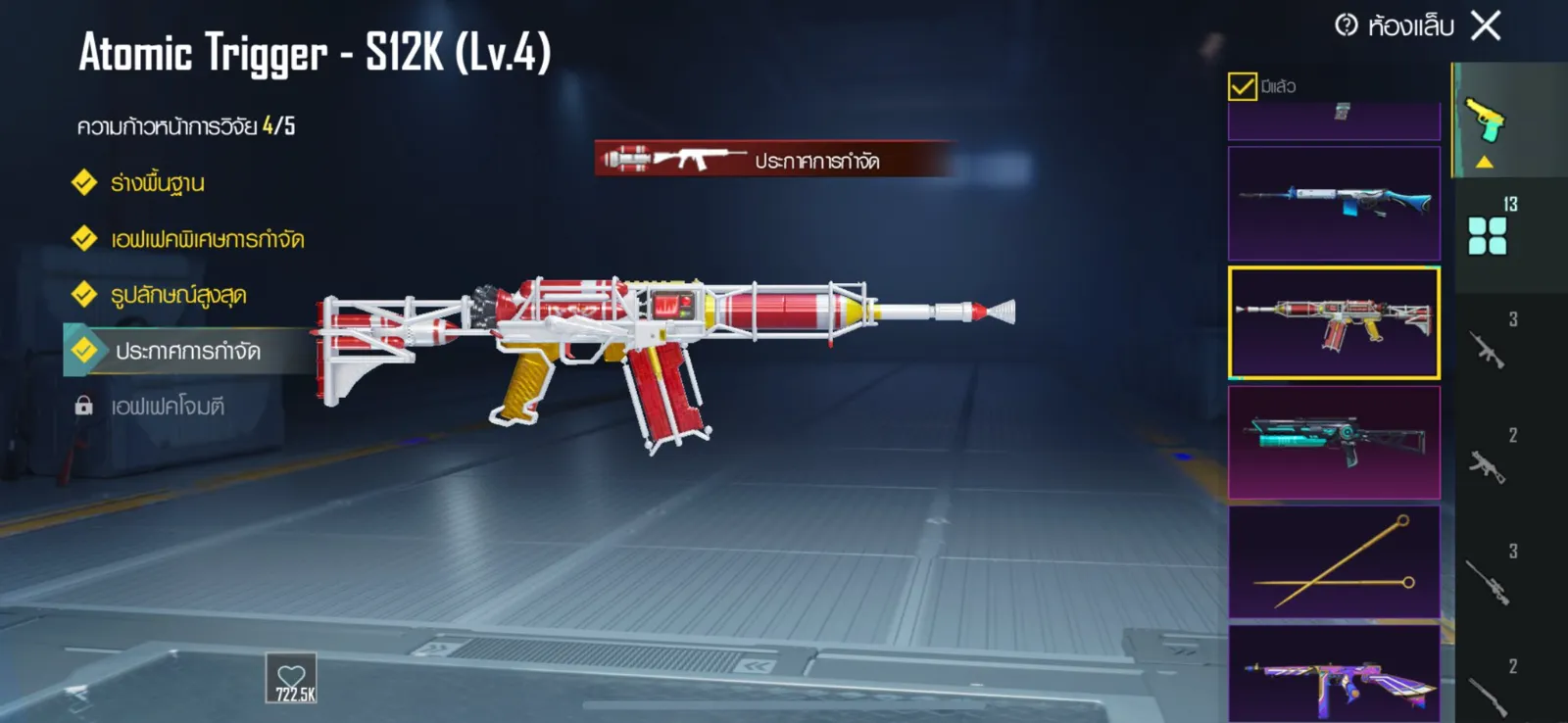1568x723 pixels.
Task: Close the weapon lab screen
Action: (1486, 26)
